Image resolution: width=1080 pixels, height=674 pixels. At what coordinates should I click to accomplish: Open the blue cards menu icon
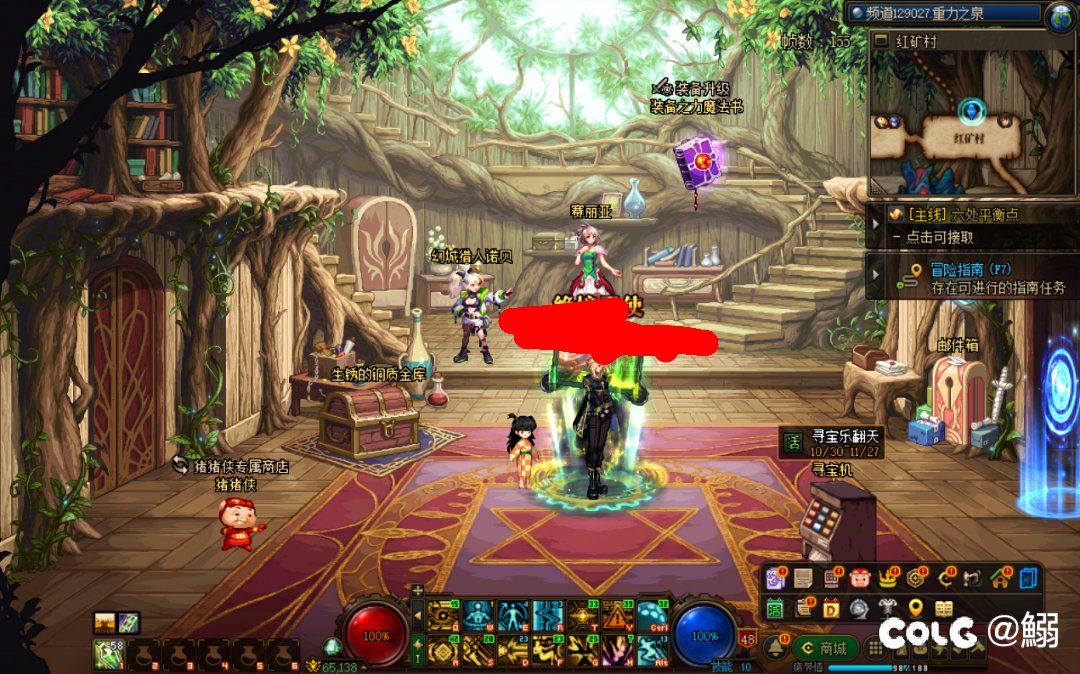tap(1029, 578)
